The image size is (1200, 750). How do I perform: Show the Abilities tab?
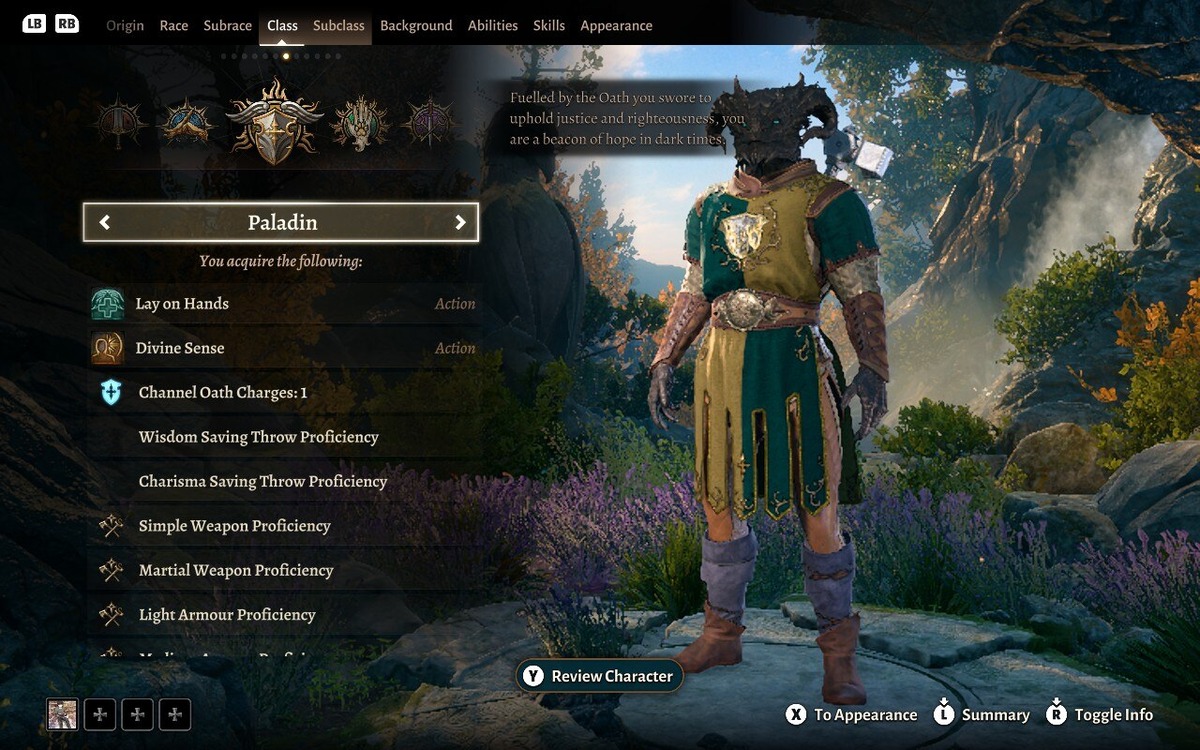493,26
